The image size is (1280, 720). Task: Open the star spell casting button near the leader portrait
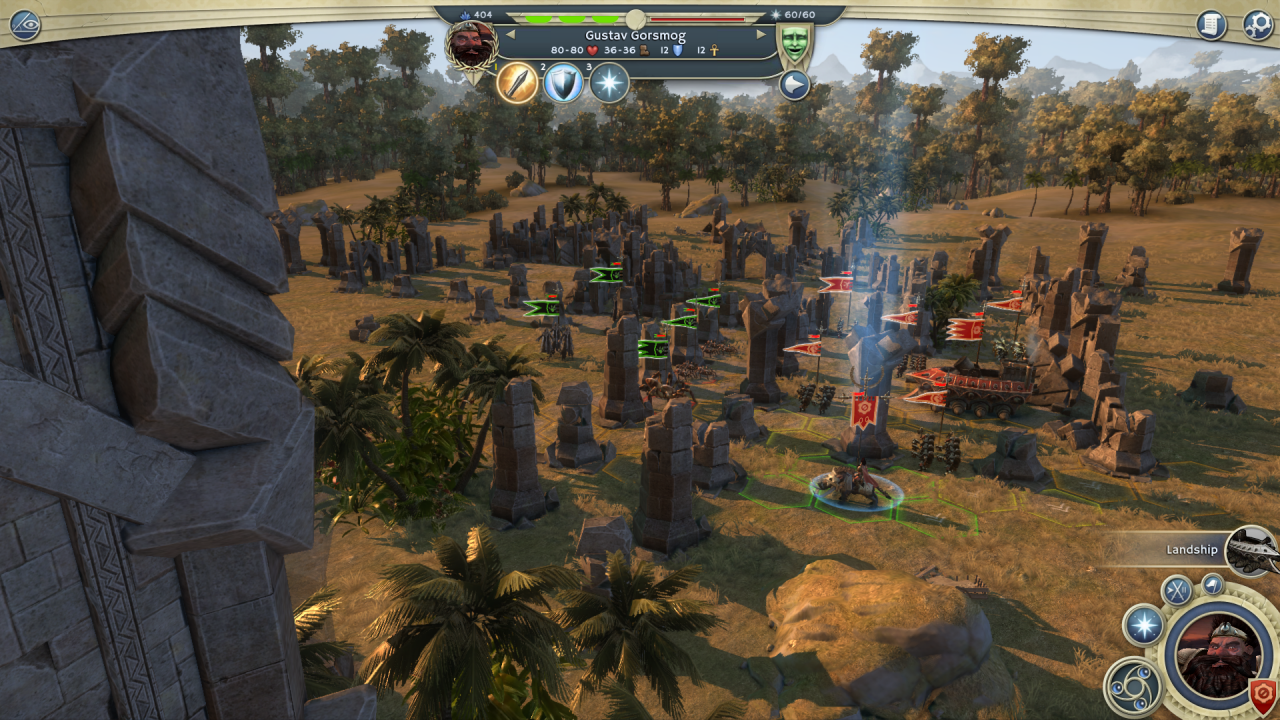tap(1143, 626)
